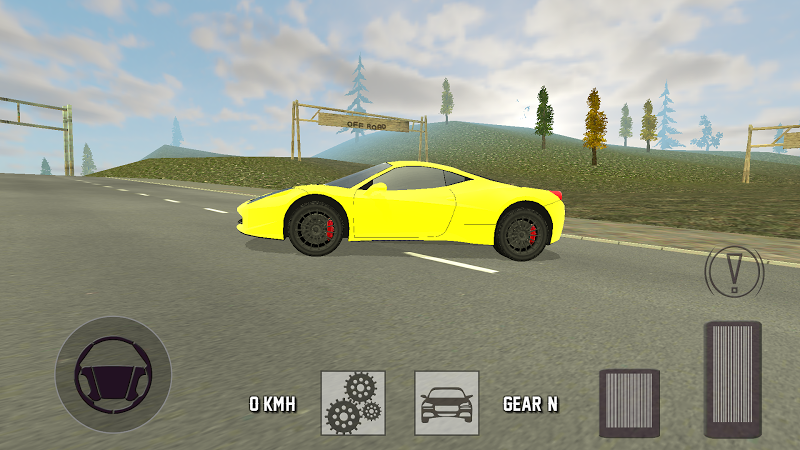Activate the handbrake exclamation icon
800x450 pixels.
click(736, 268)
